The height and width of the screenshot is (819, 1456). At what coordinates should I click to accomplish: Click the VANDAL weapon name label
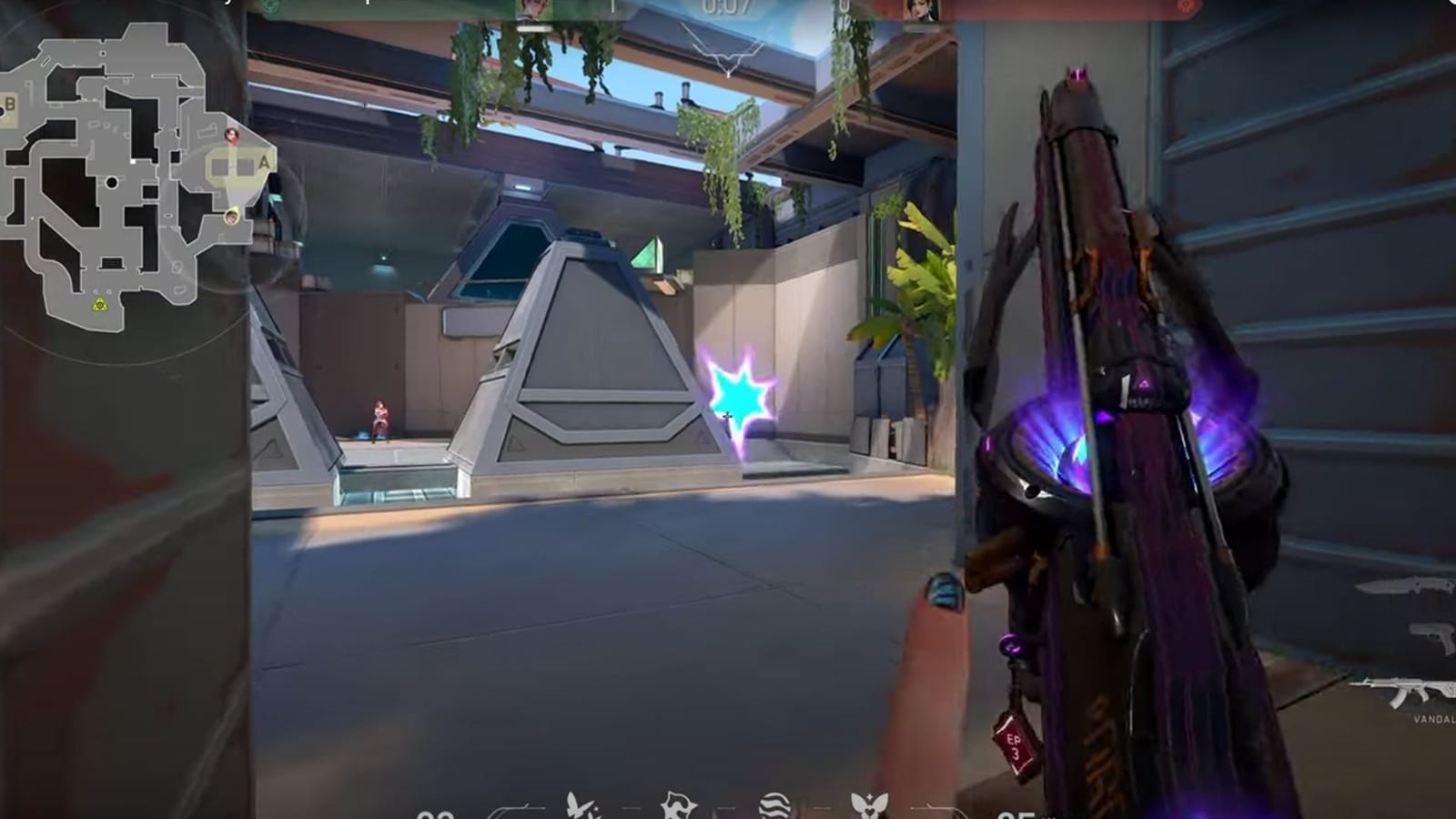(x=1434, y=719)
